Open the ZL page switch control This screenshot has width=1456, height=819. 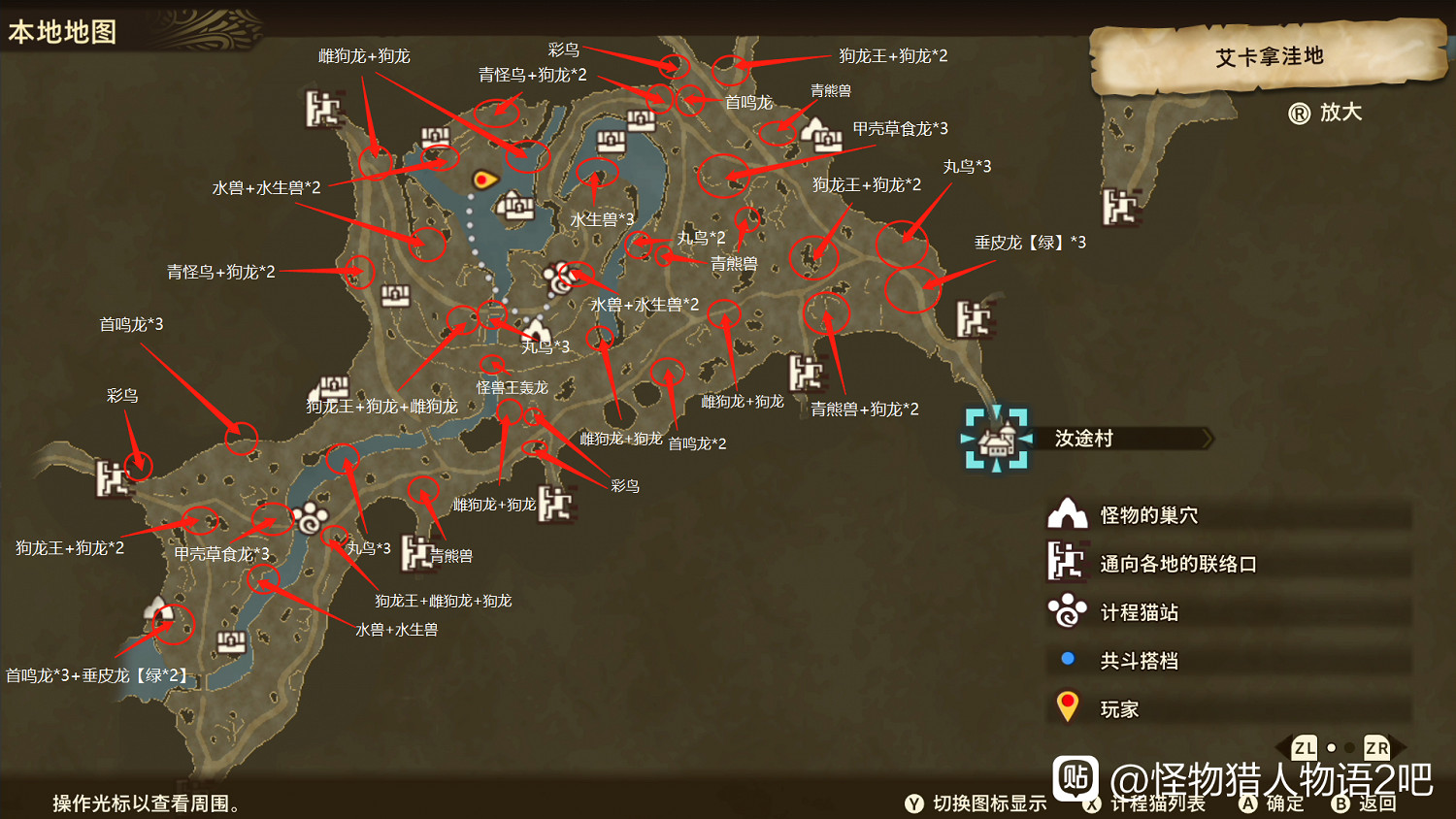coord(1303,748)
